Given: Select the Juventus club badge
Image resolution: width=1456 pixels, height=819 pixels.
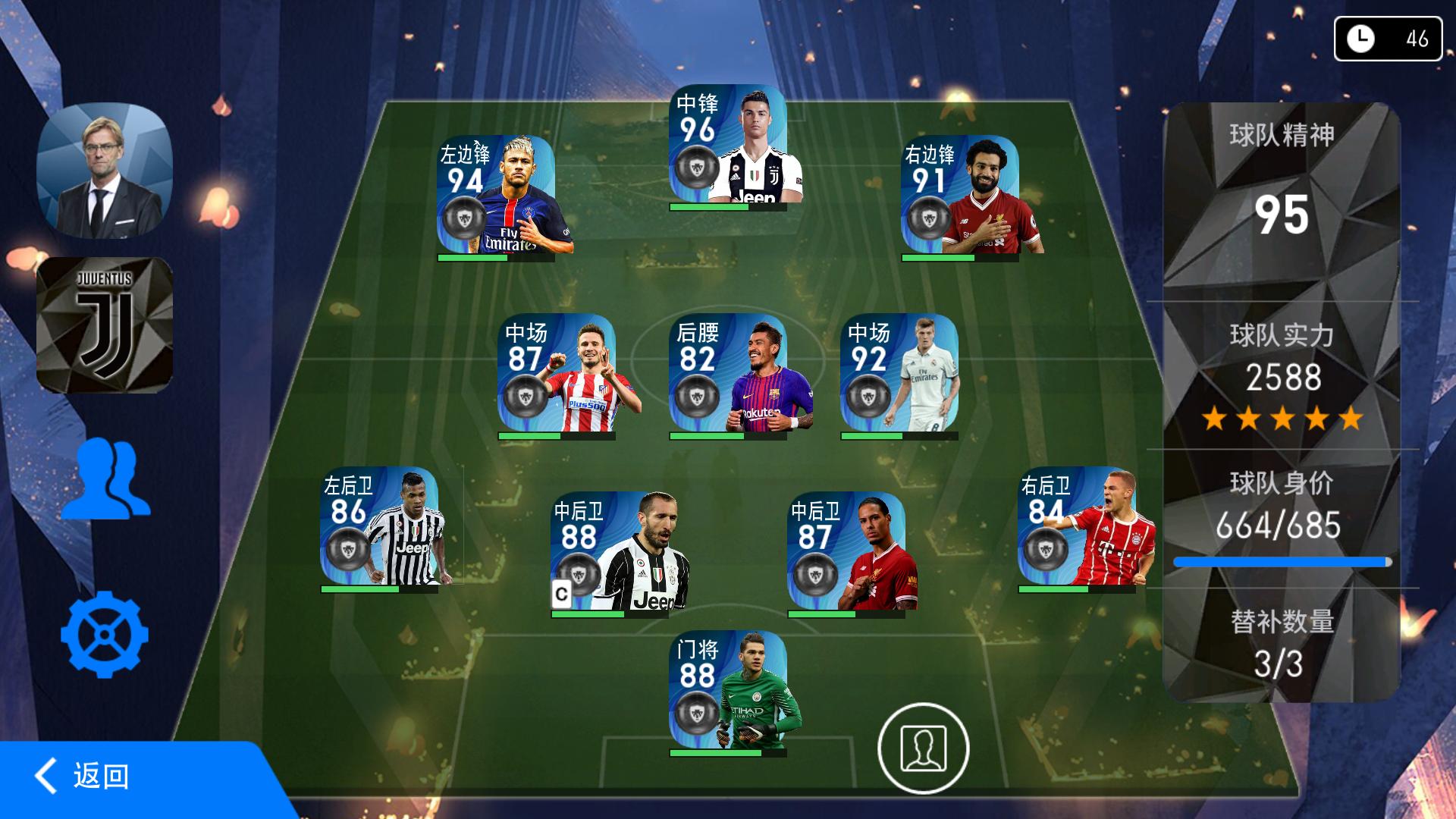Looking at the screenshot, I should coord(105,325).
